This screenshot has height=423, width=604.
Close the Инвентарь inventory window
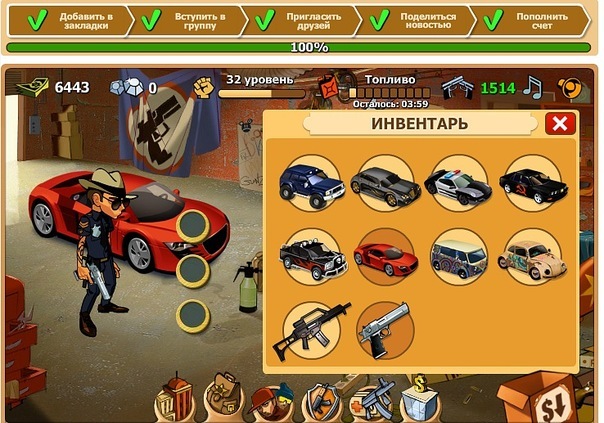pos(560,123)
